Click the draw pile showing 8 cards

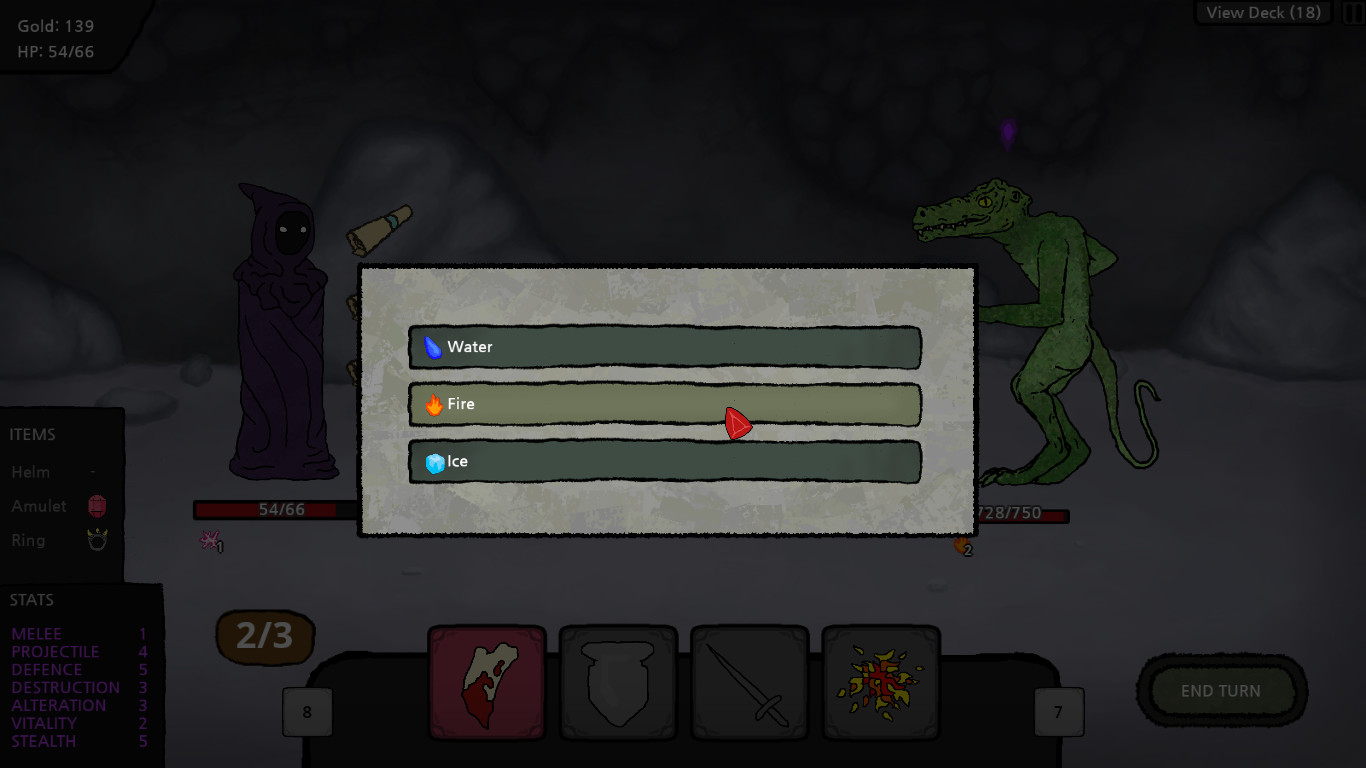point(307,710)
